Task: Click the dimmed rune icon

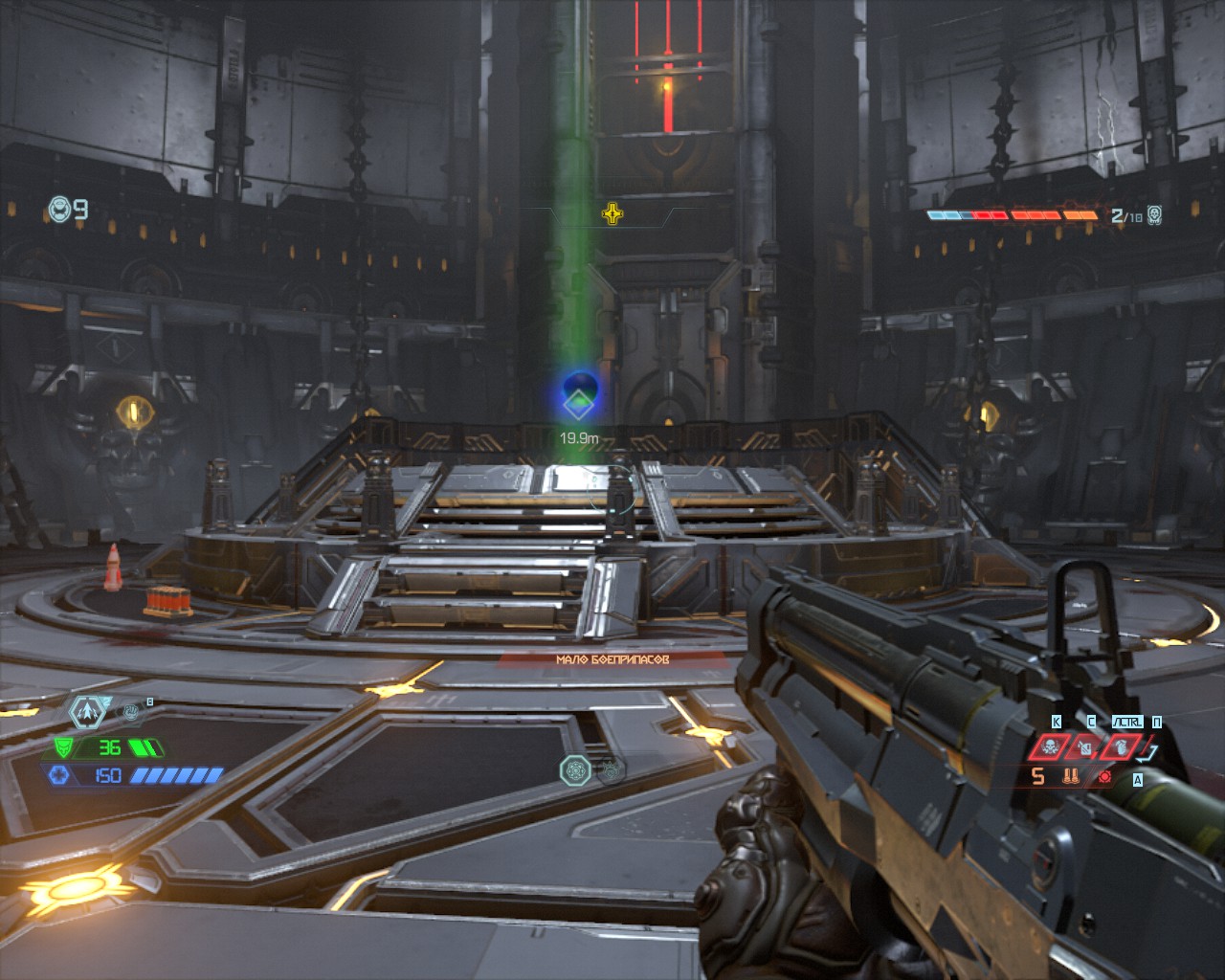Action: (x=611, y=768)
